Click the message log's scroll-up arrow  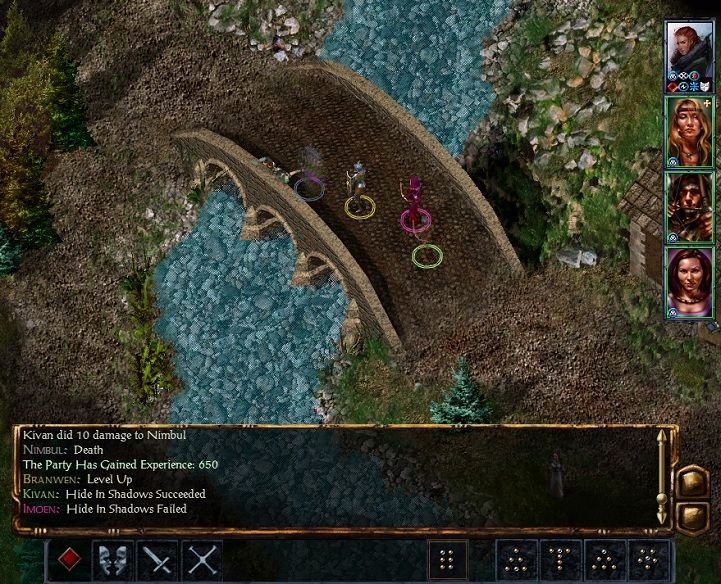[660, 437]
